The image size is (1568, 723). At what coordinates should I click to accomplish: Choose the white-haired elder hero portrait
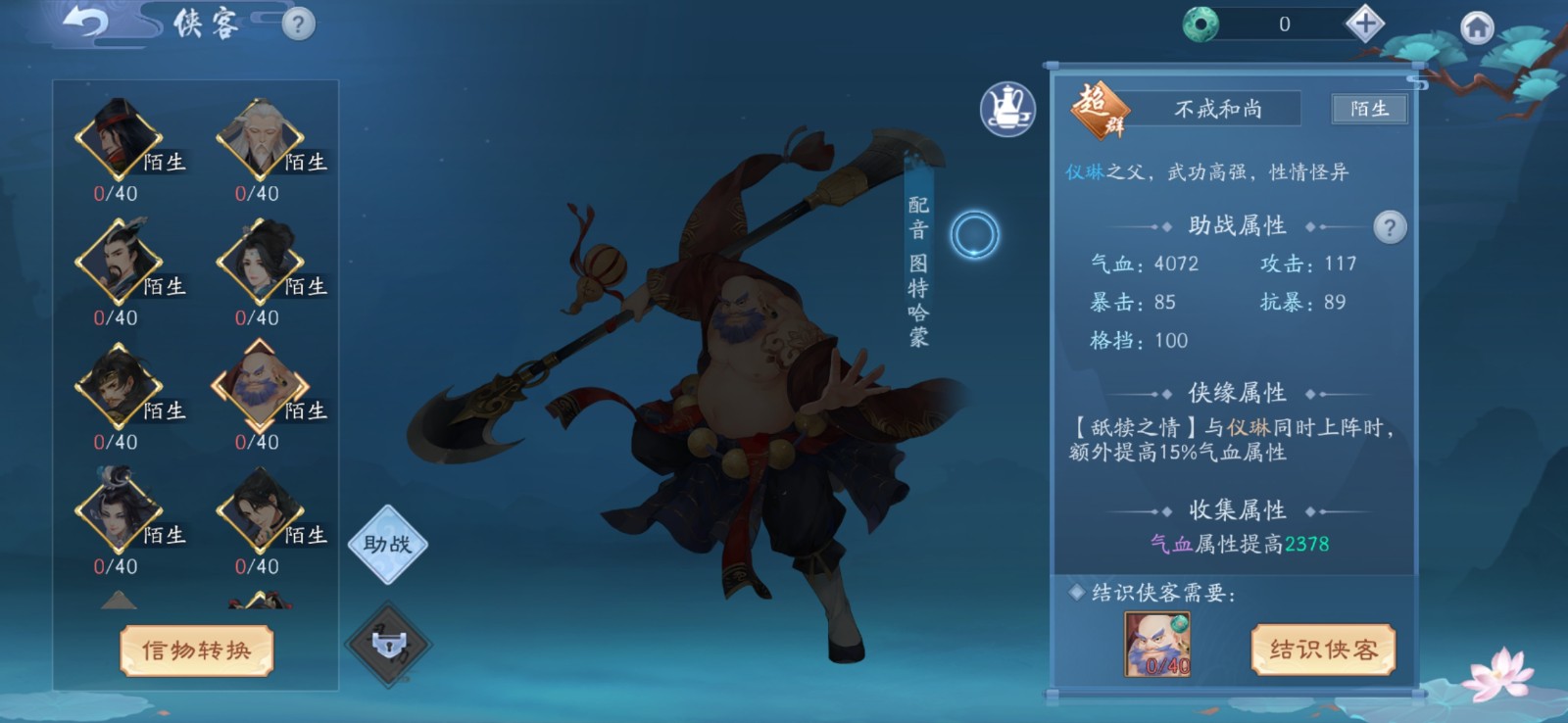pos(260,139)
